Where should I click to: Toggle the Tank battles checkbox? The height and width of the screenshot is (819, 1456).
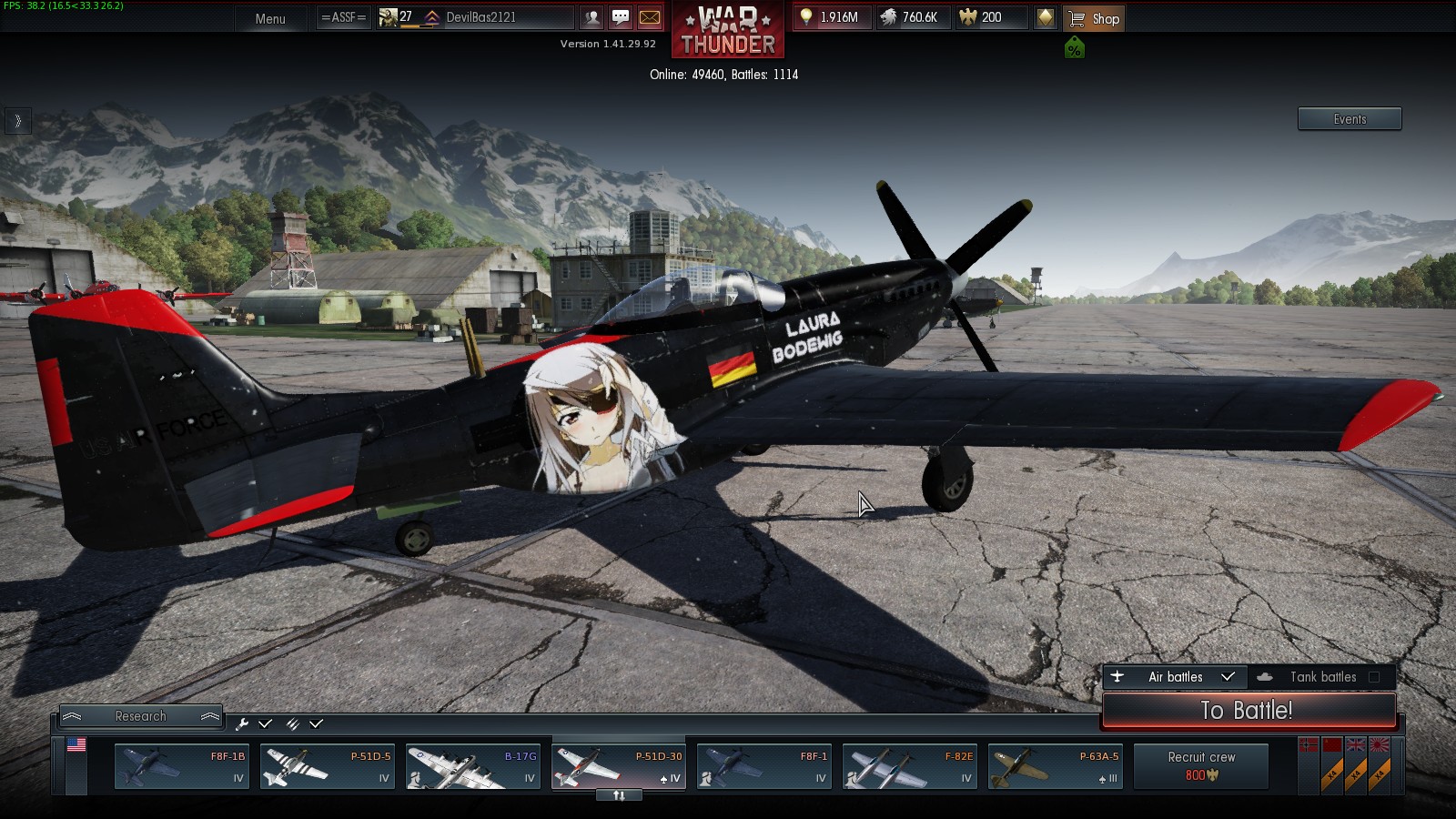click(x=1374, y=677)
